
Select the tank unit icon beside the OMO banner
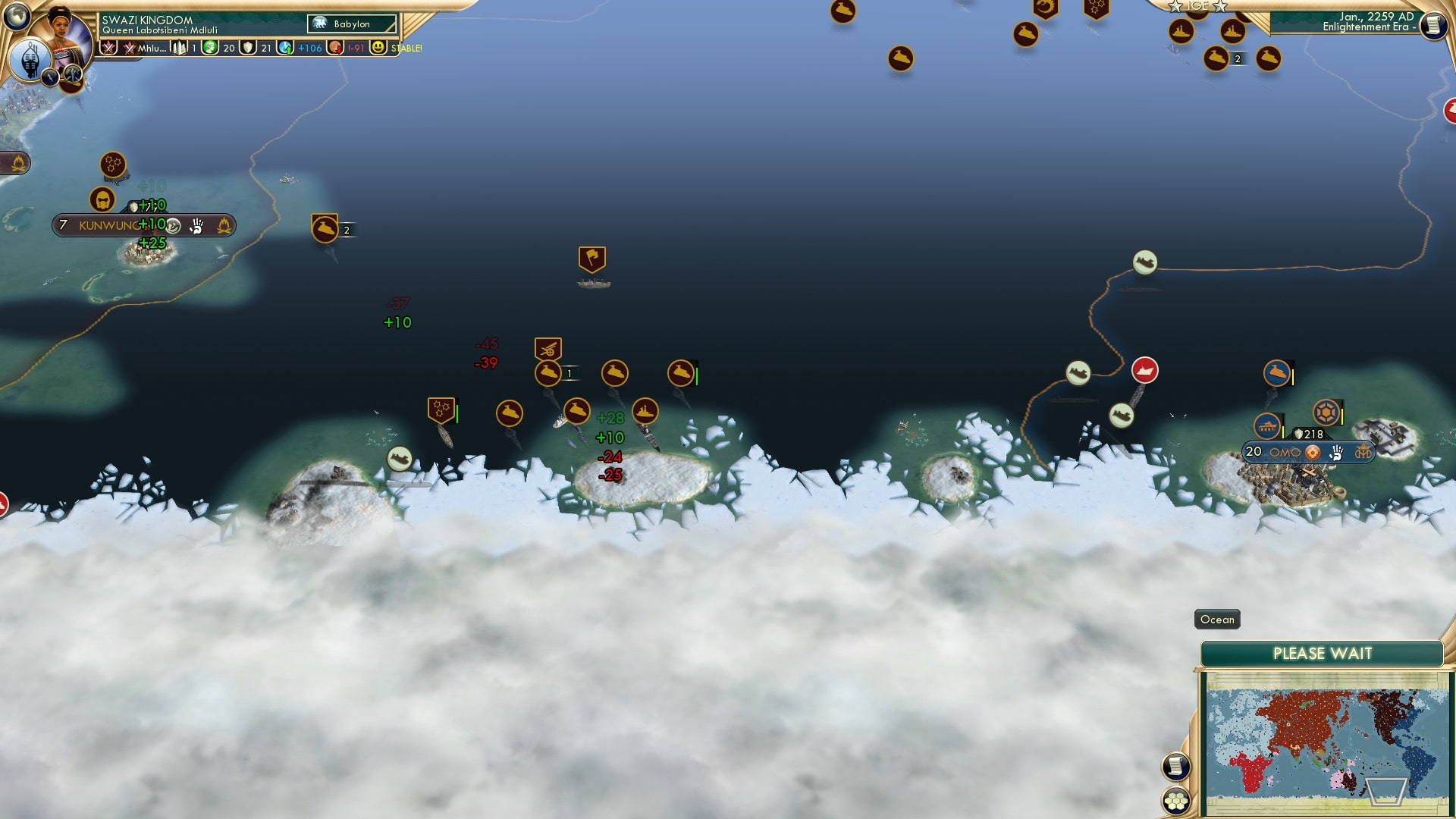coord(1267,426)
